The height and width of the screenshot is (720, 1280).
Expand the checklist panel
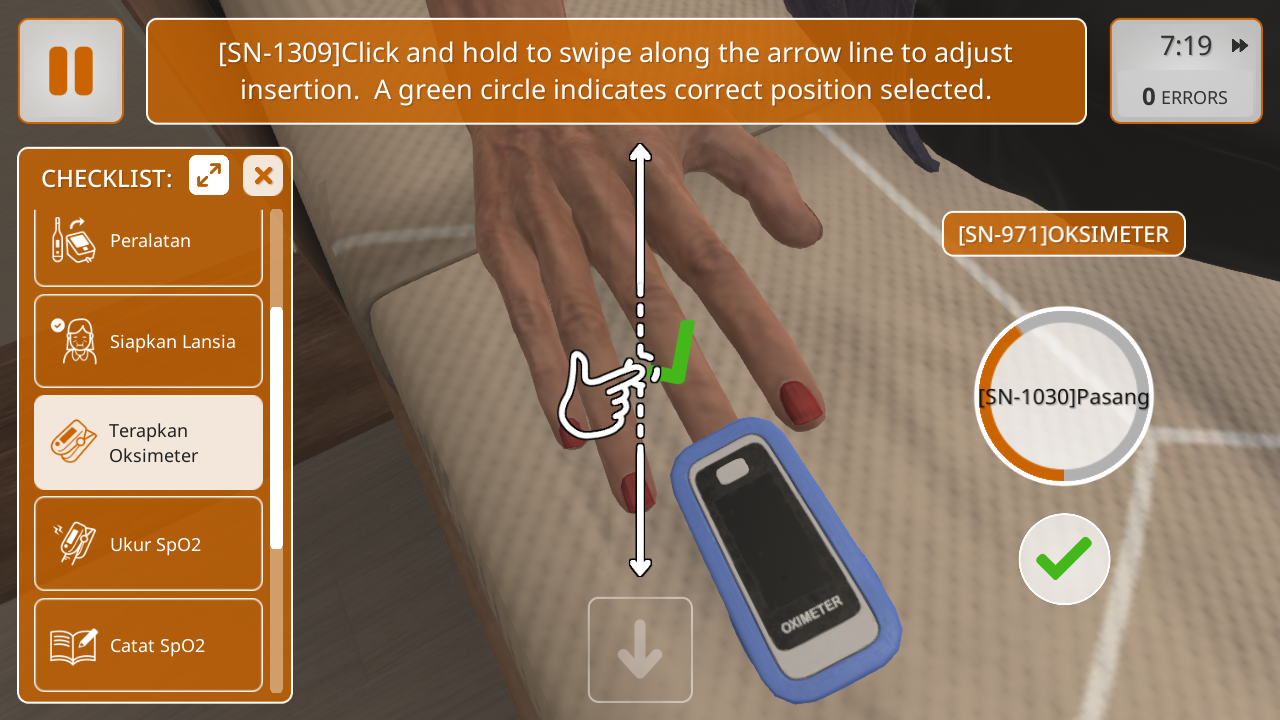pyautogui.click(x=209, y=176)
